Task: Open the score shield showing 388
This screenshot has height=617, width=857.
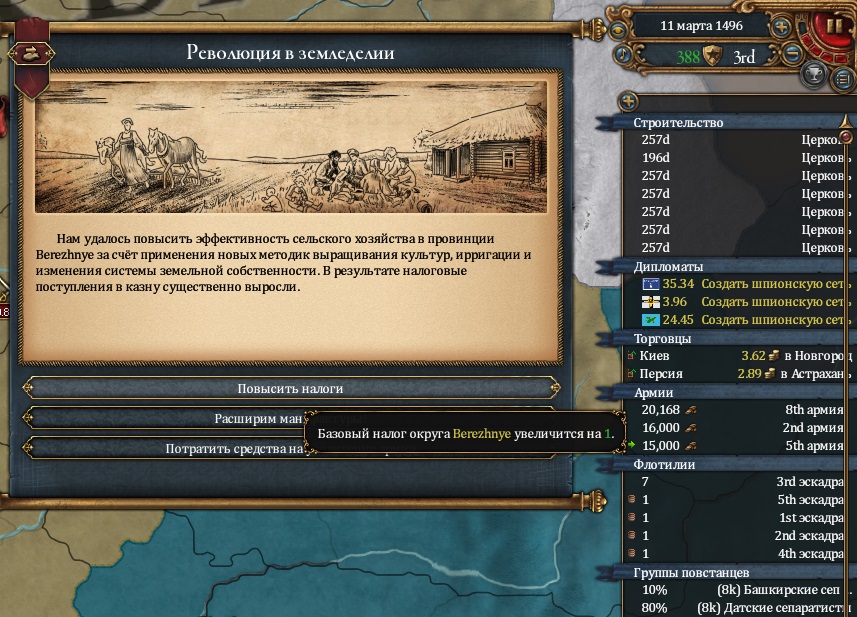Action: [x=712, y=56]
